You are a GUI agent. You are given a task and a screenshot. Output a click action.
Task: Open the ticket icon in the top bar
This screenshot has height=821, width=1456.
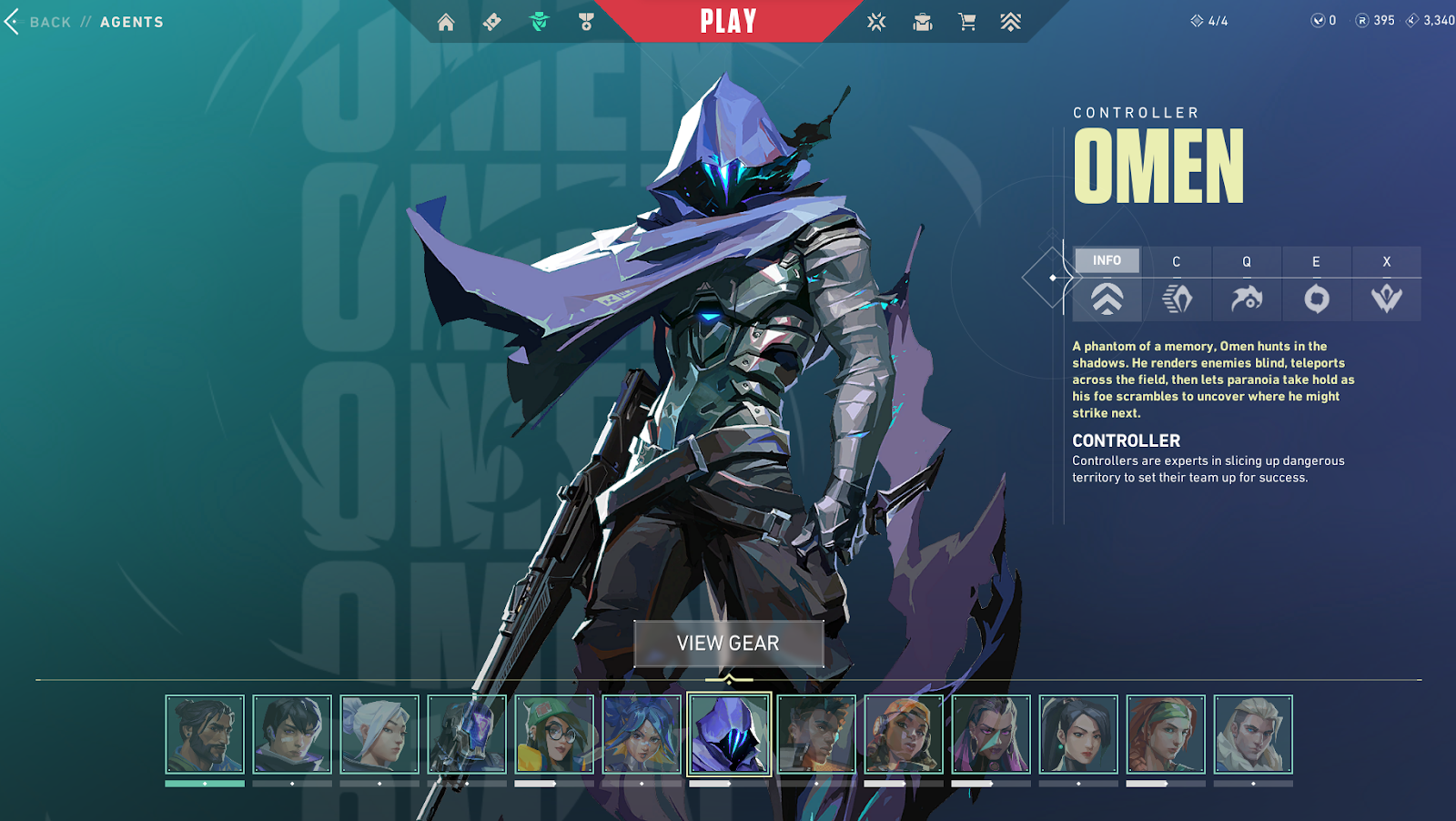(492, 22)
